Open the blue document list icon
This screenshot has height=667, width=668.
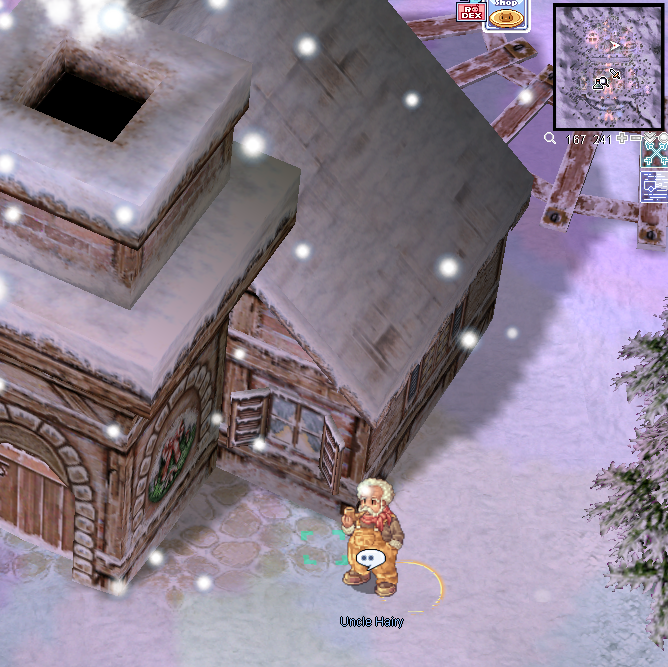click(654, 185)
